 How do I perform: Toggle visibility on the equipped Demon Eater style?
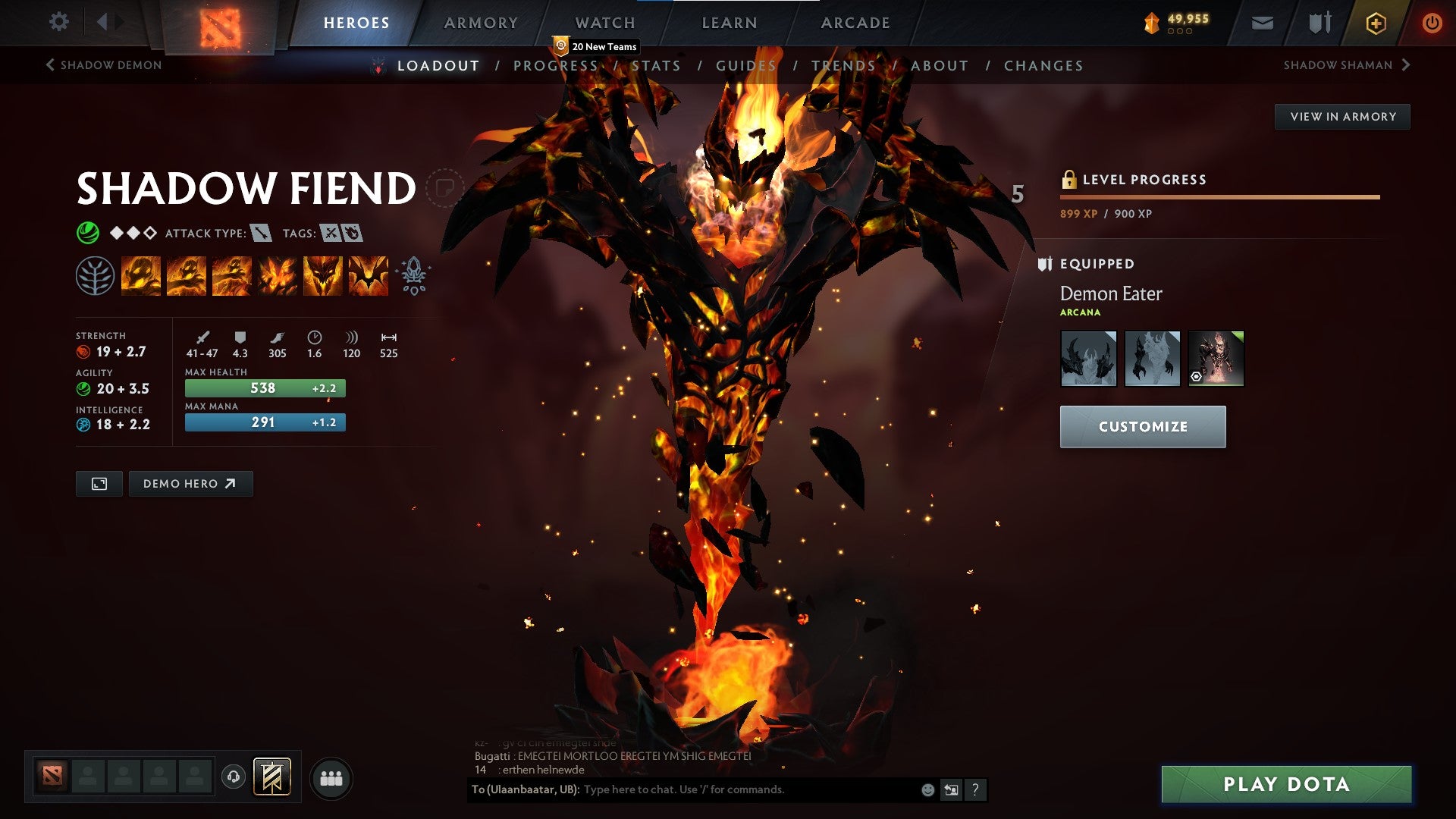point(1196,376)
